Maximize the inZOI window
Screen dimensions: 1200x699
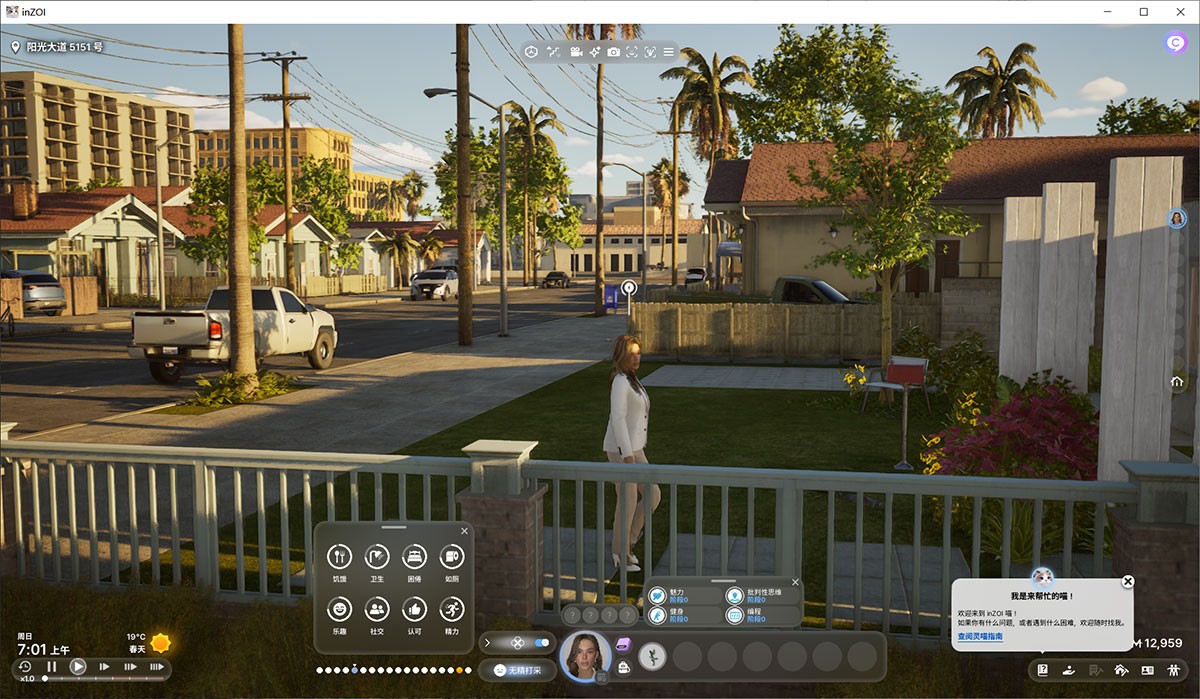click(1144, 11)
